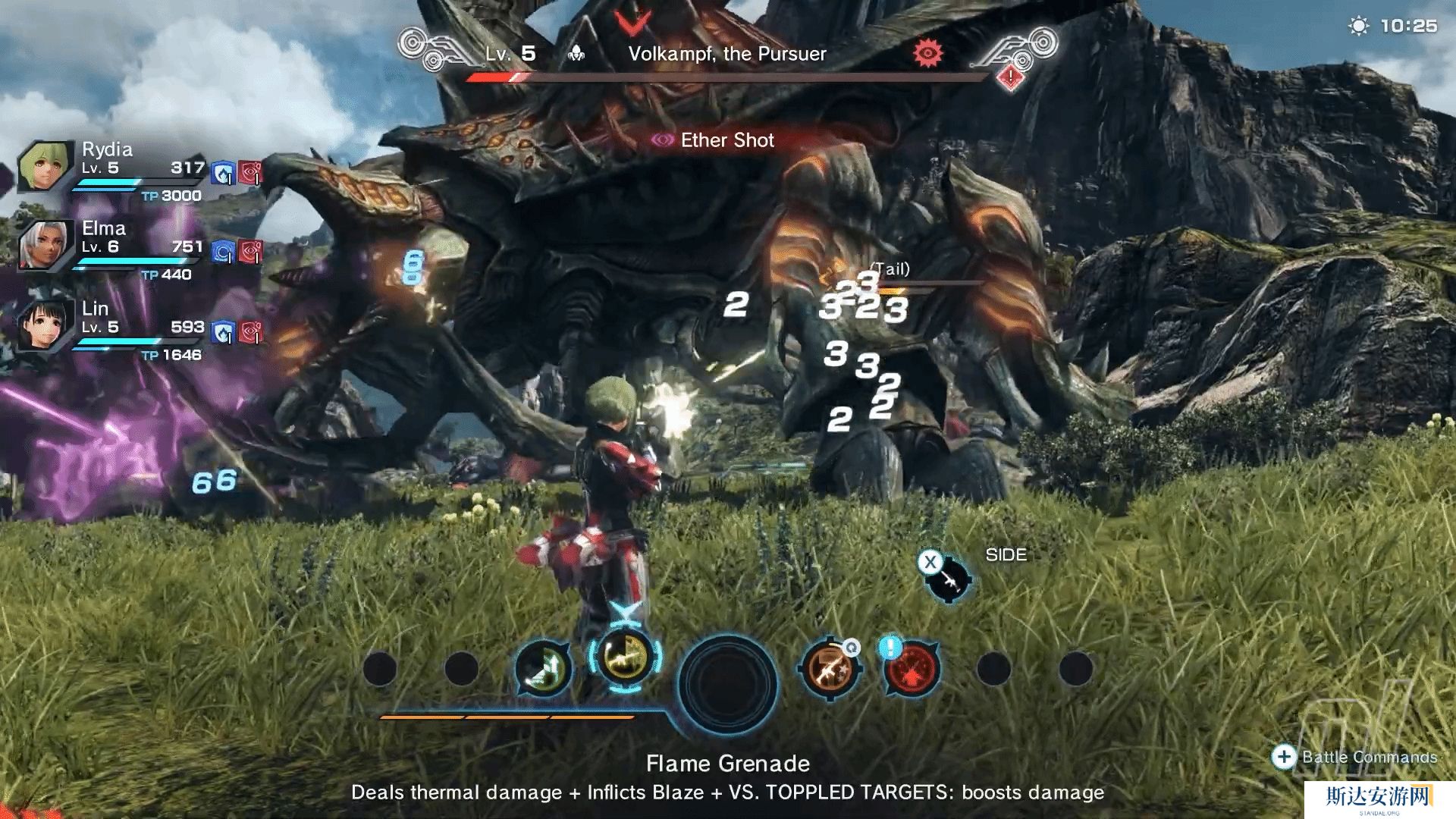Image resolution: width=1456 pixels, height=819 pixels.
Task: Check Elma's blue ring buff icon
Action: coord(222,252)
